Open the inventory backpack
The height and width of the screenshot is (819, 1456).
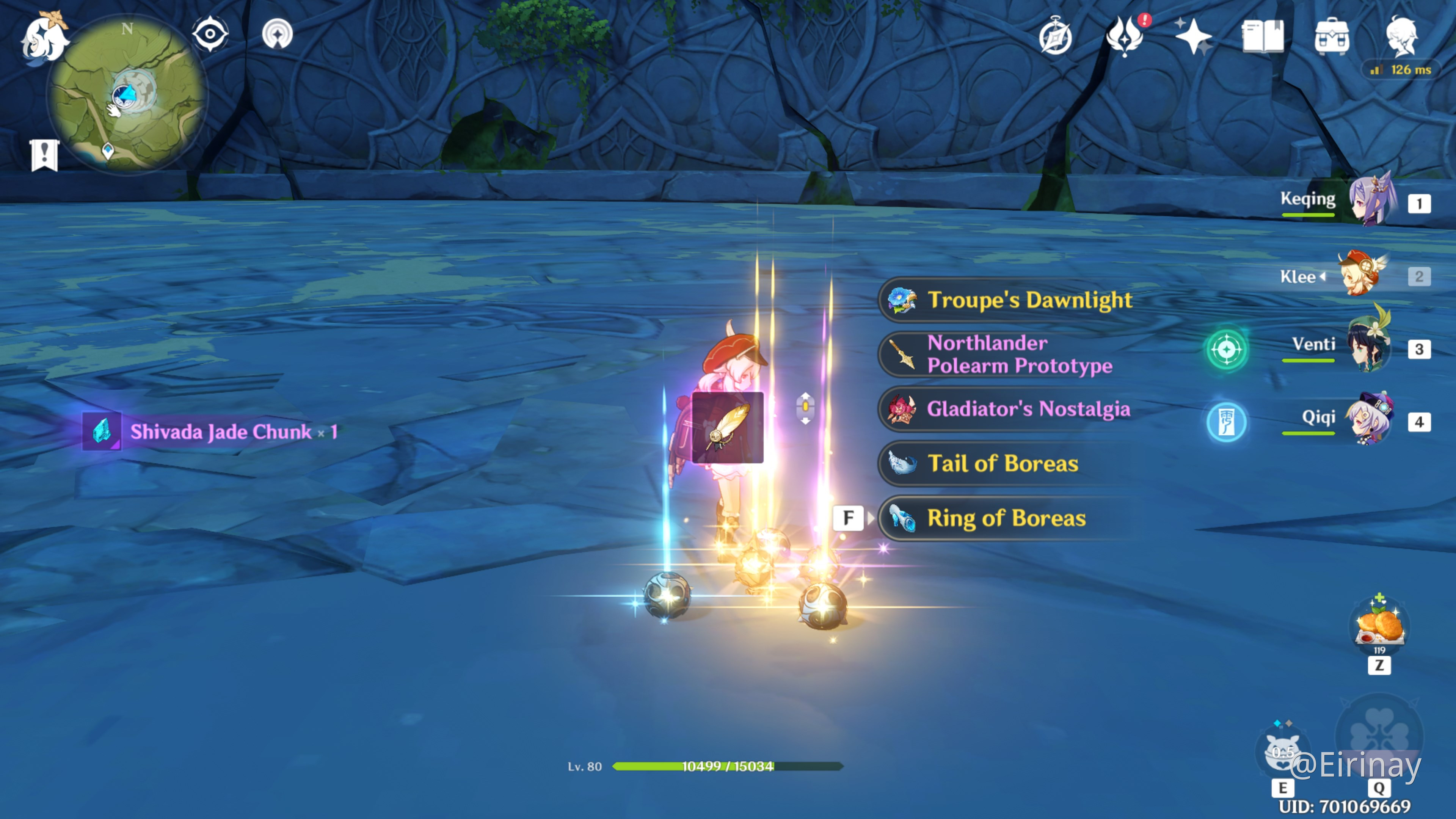point(1332,36)
